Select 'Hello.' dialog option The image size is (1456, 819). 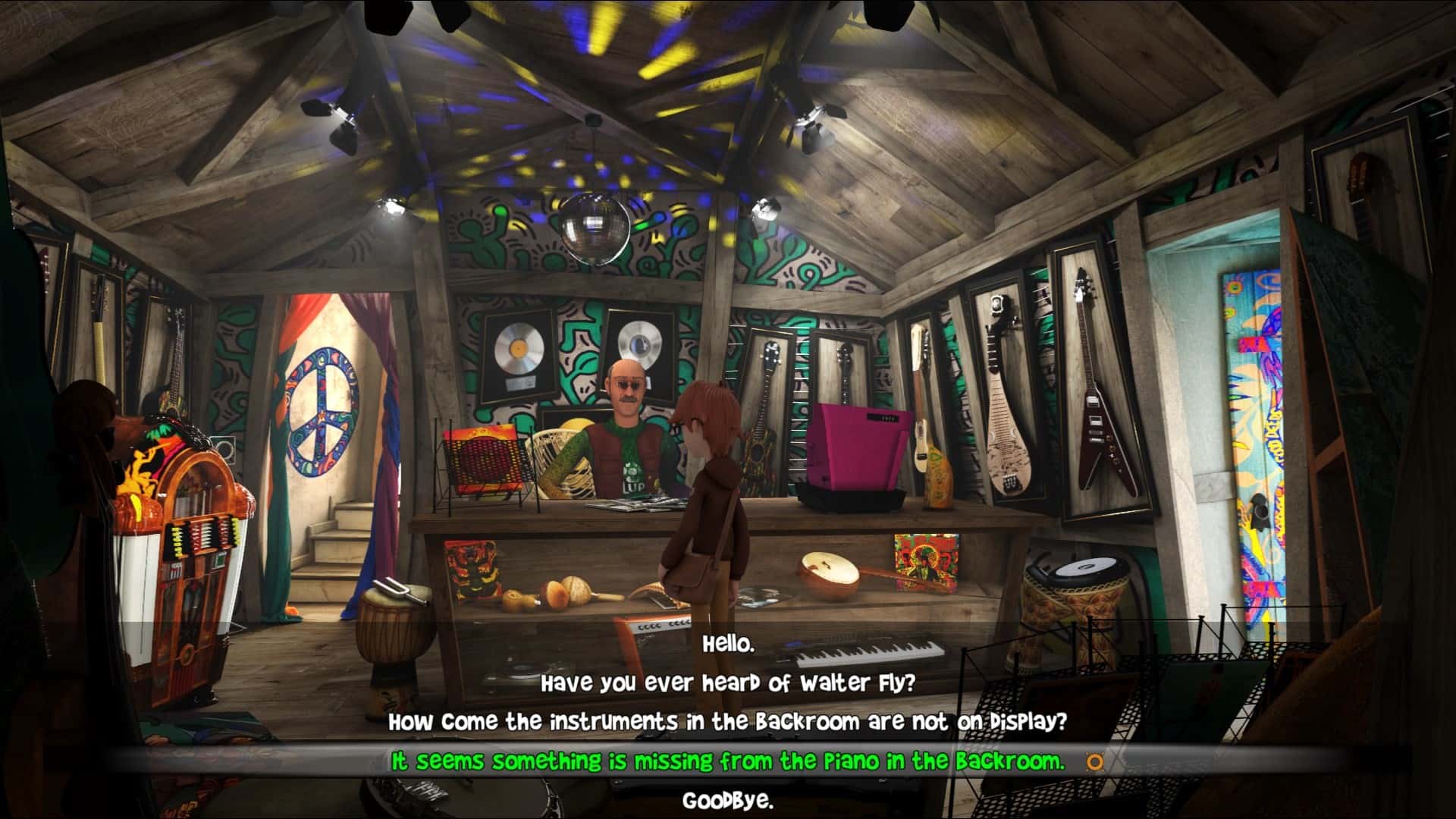coord(730,642)
